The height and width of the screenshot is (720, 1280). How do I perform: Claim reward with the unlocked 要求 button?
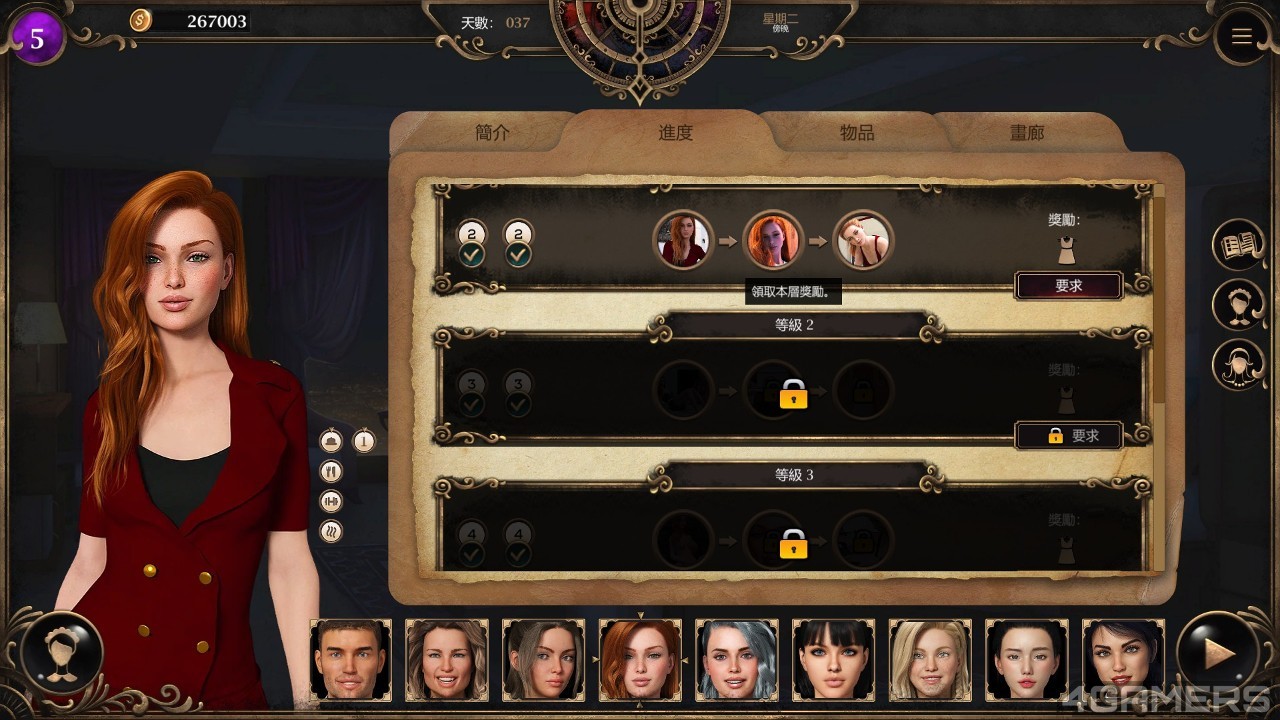click(x=1068, y=286)
